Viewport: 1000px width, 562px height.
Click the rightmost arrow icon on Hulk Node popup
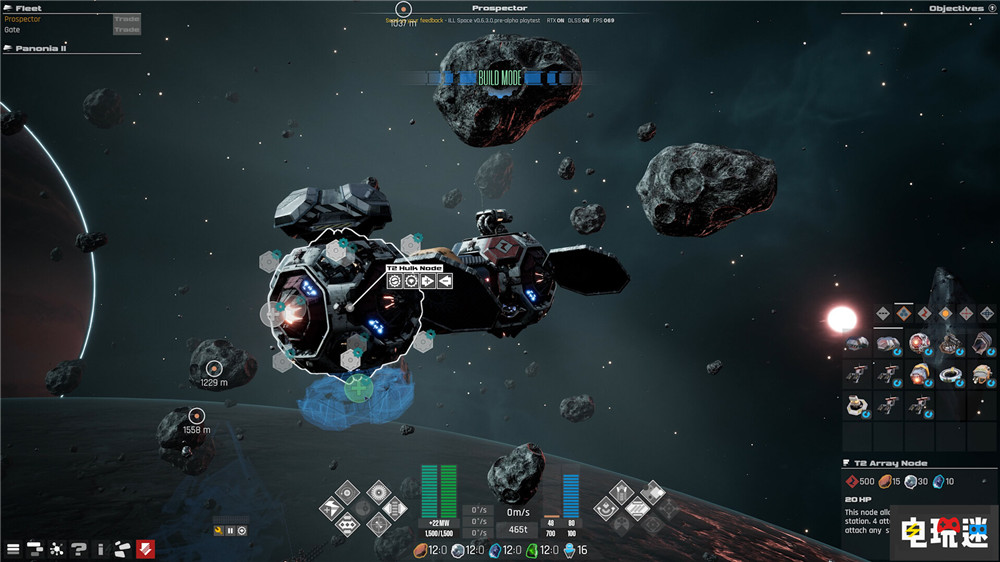coord(445,281)
